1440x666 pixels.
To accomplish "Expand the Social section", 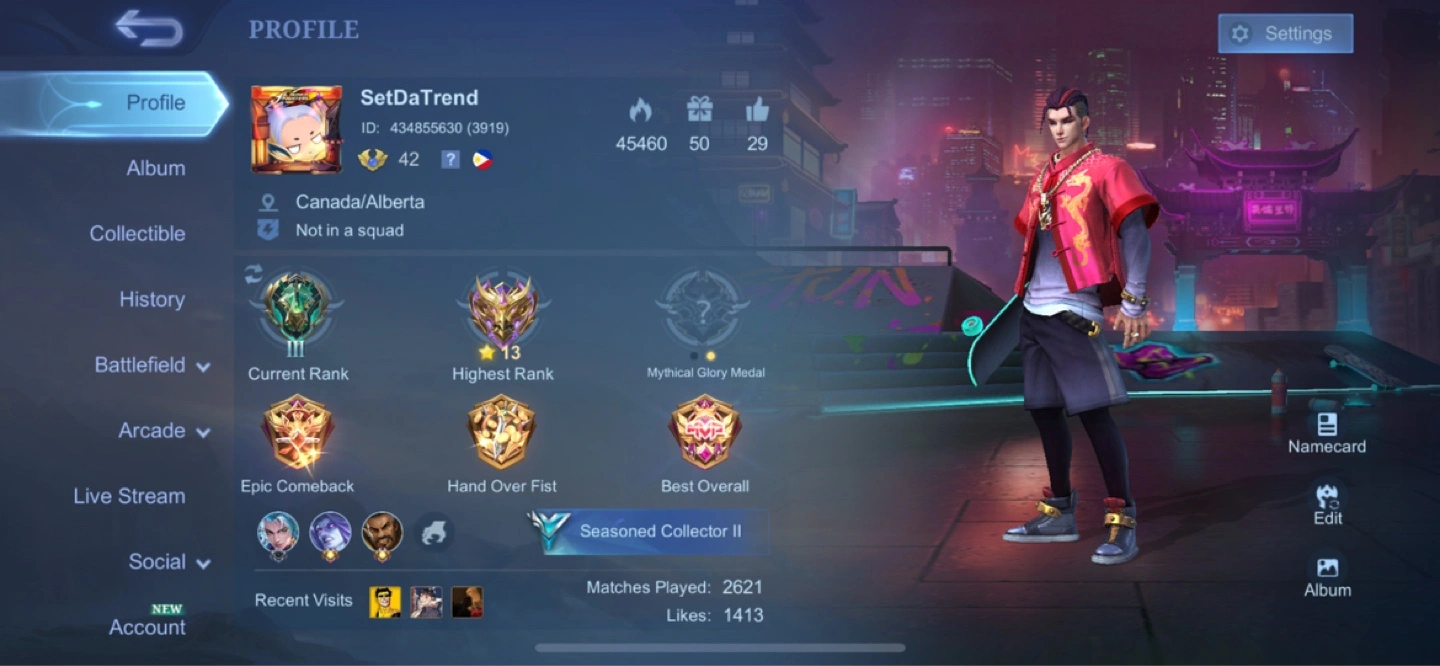I will [169, 562].
